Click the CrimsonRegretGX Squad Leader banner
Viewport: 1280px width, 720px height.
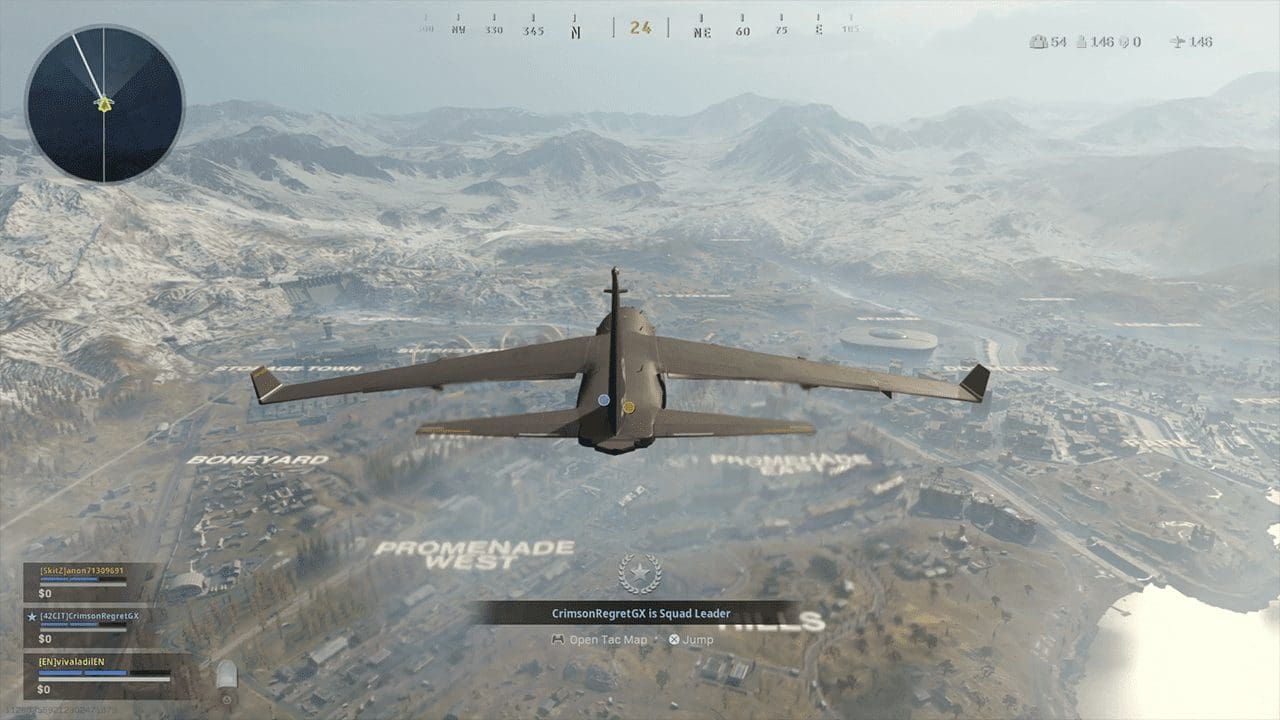(x=640, y=613)
